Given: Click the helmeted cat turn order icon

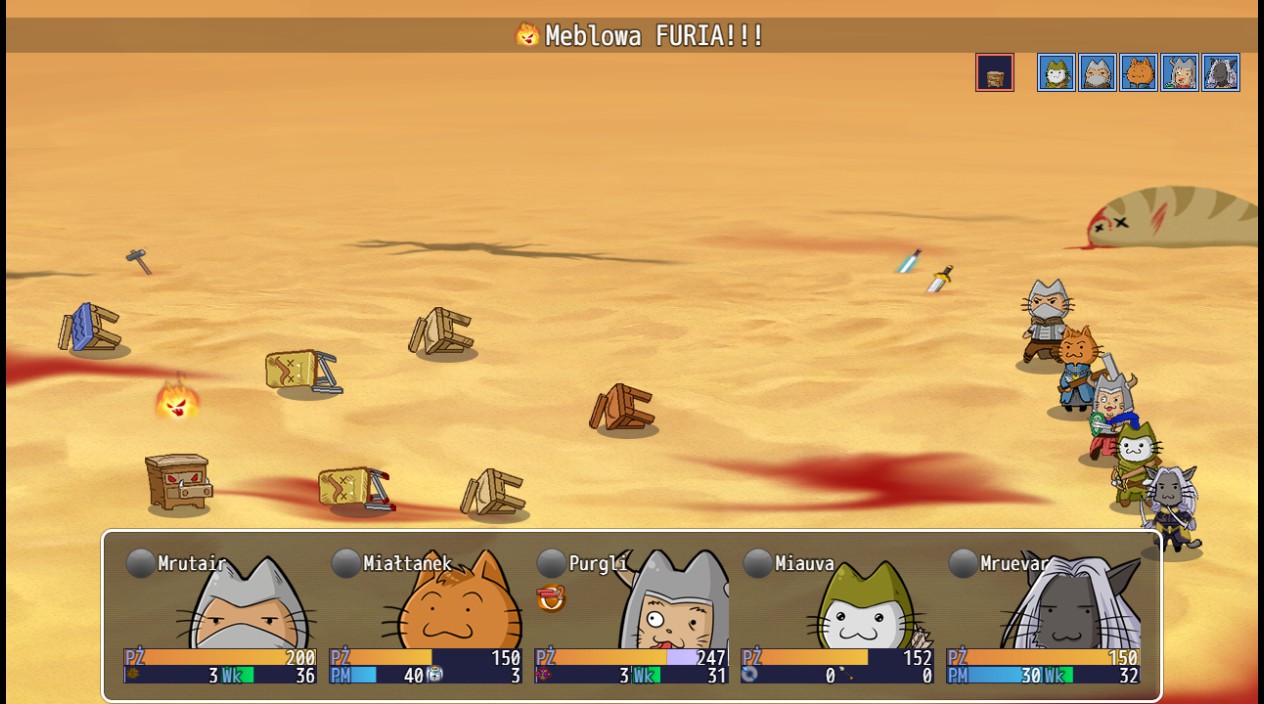Looking at the screenshot, I should click(x=1179, y=73).
